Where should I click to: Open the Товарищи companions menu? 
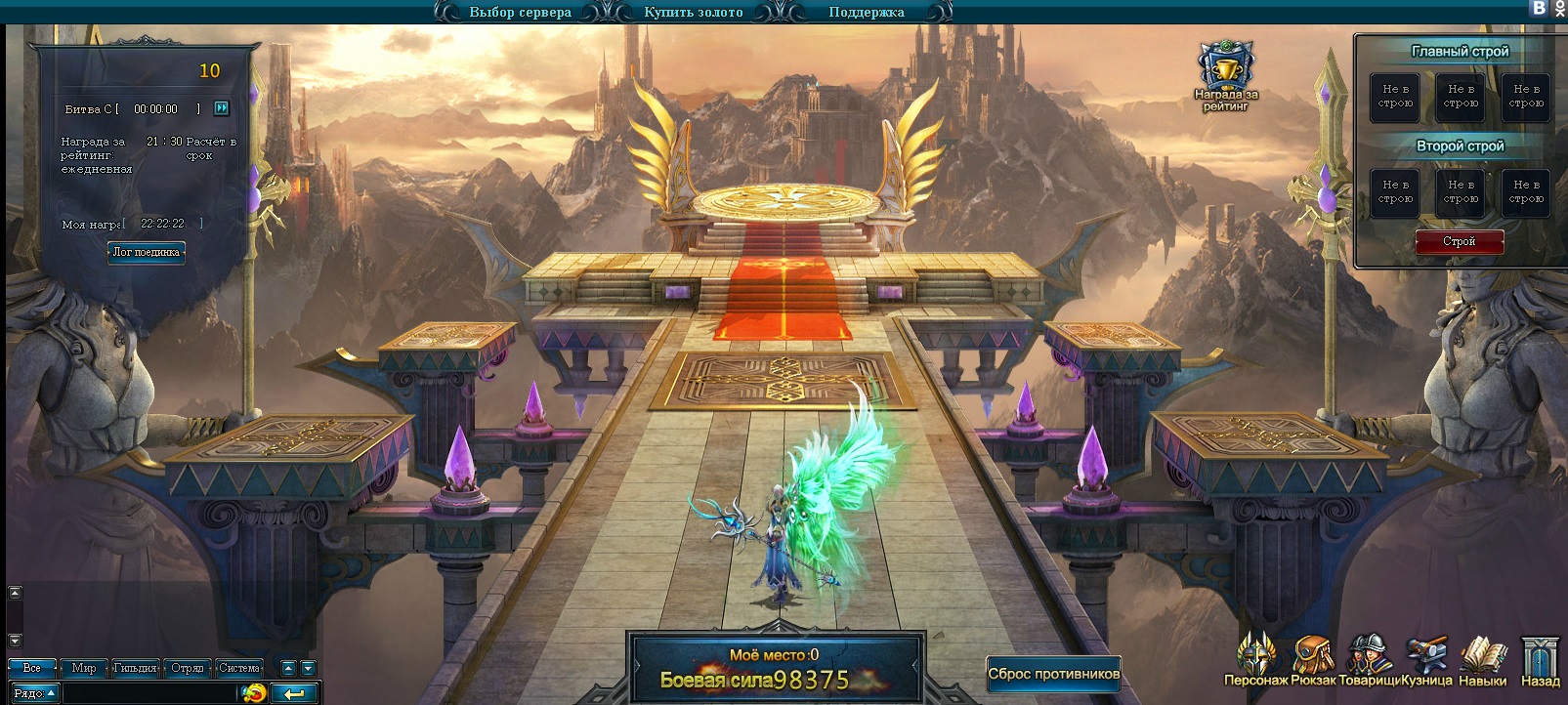point(1370,660)
